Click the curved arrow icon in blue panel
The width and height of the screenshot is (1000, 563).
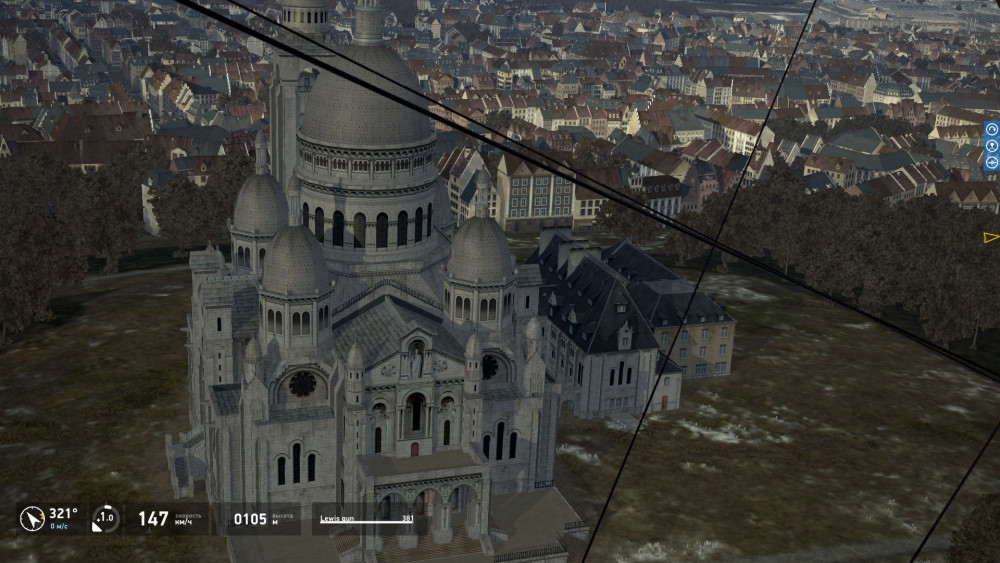point(992,129)
